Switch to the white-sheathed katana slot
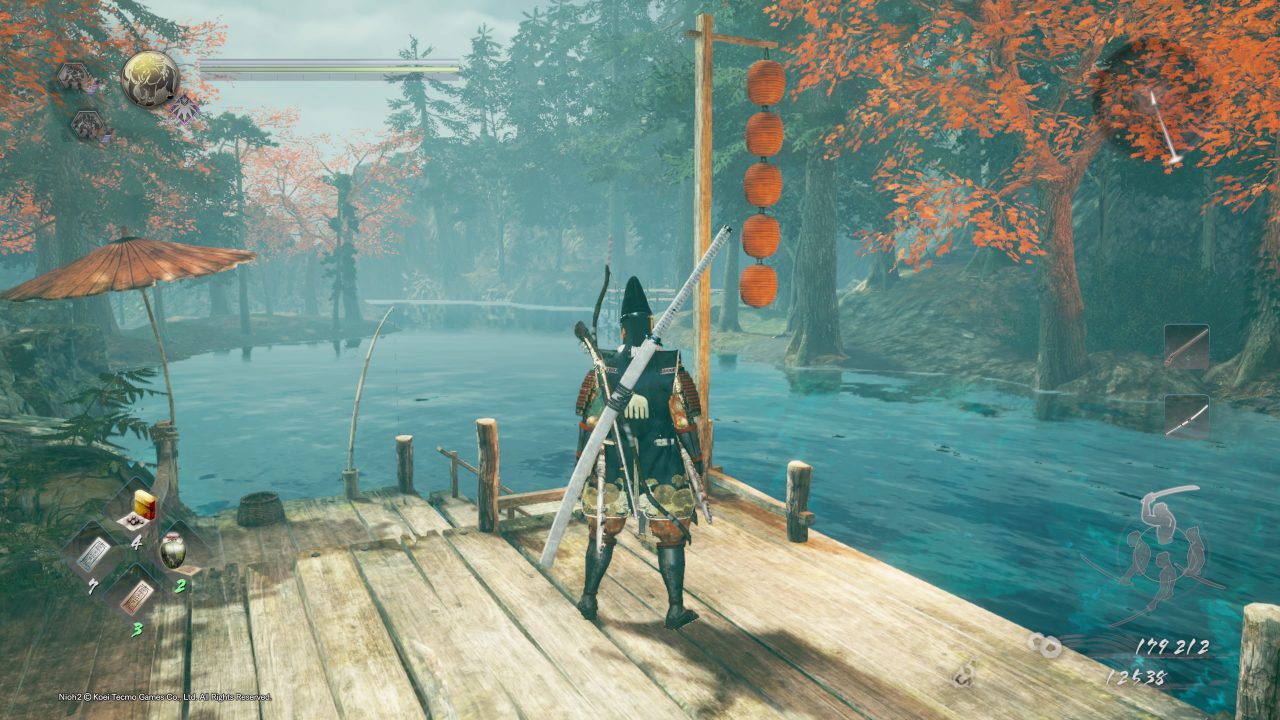 [x=1186, y=416]
